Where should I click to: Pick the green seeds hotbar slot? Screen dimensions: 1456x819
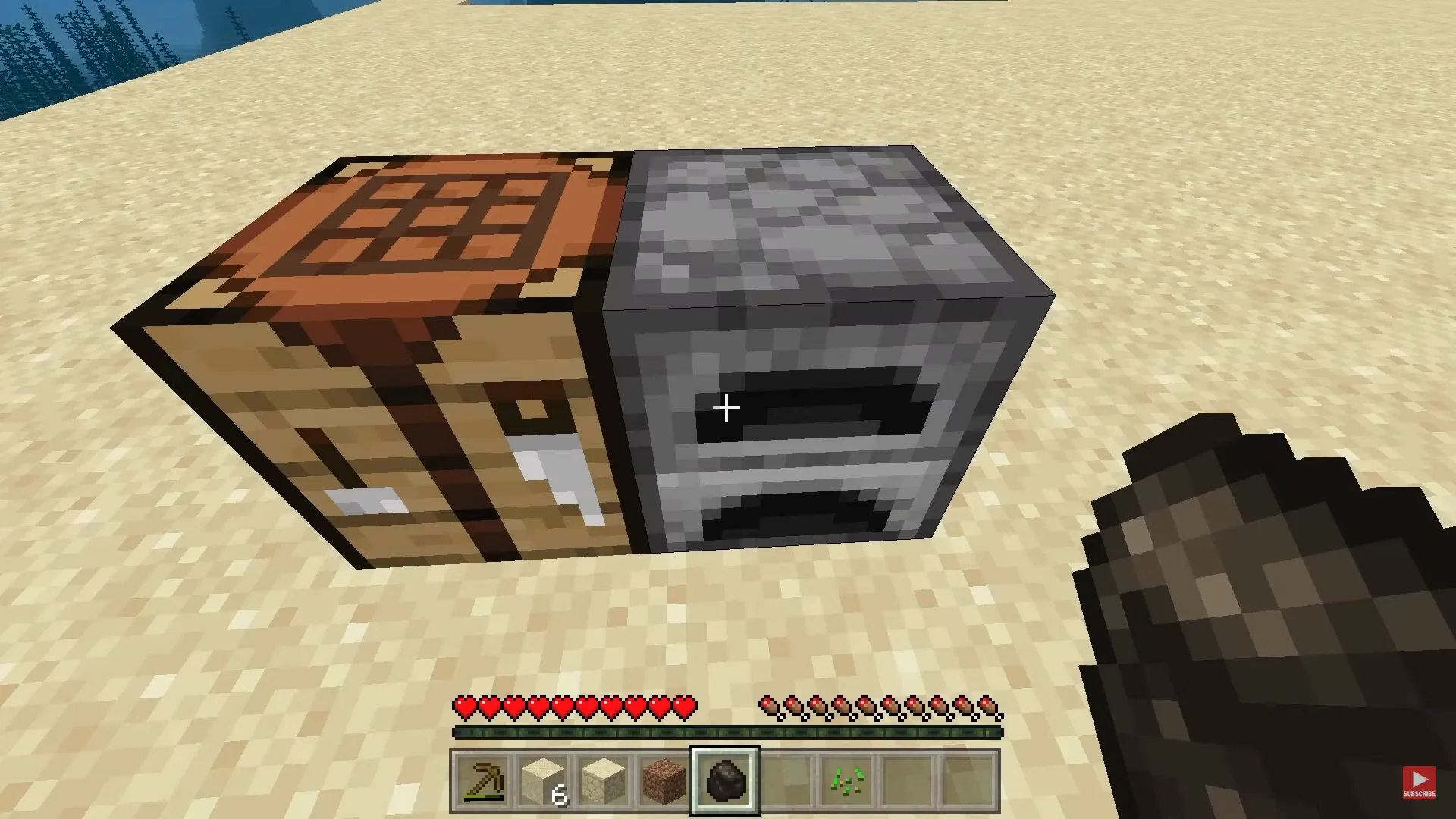point(846,780)
